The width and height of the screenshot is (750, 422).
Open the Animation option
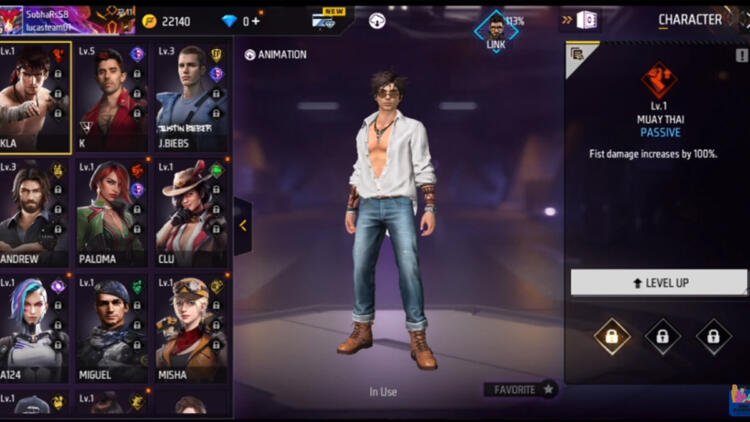coord(275,55)
